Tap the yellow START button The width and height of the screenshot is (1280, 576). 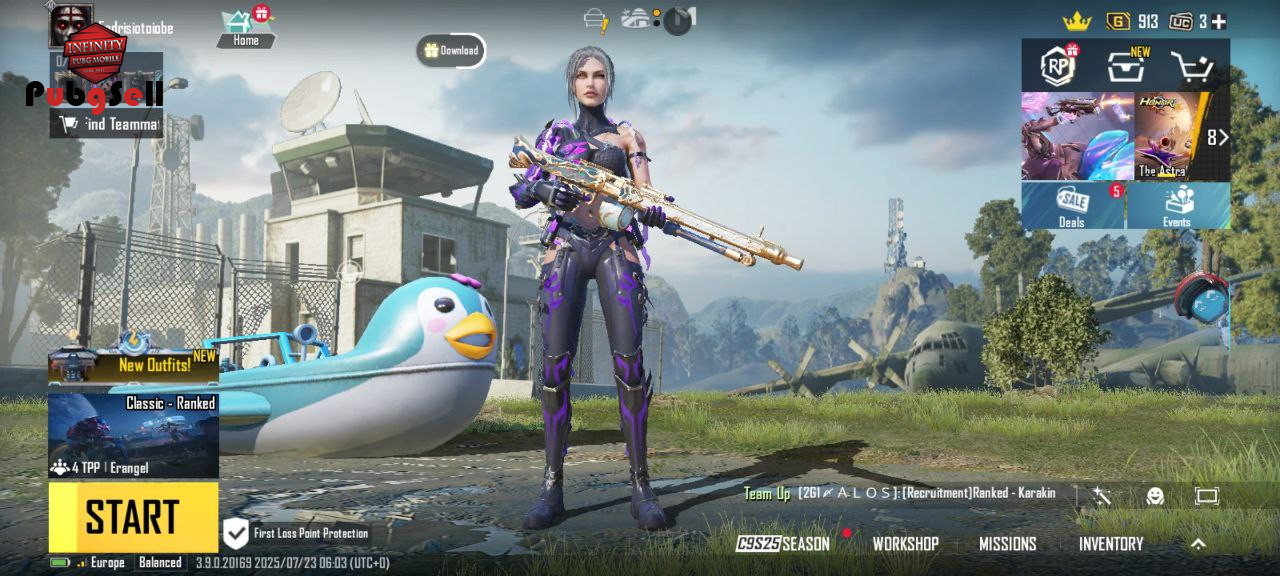(133, 517)
